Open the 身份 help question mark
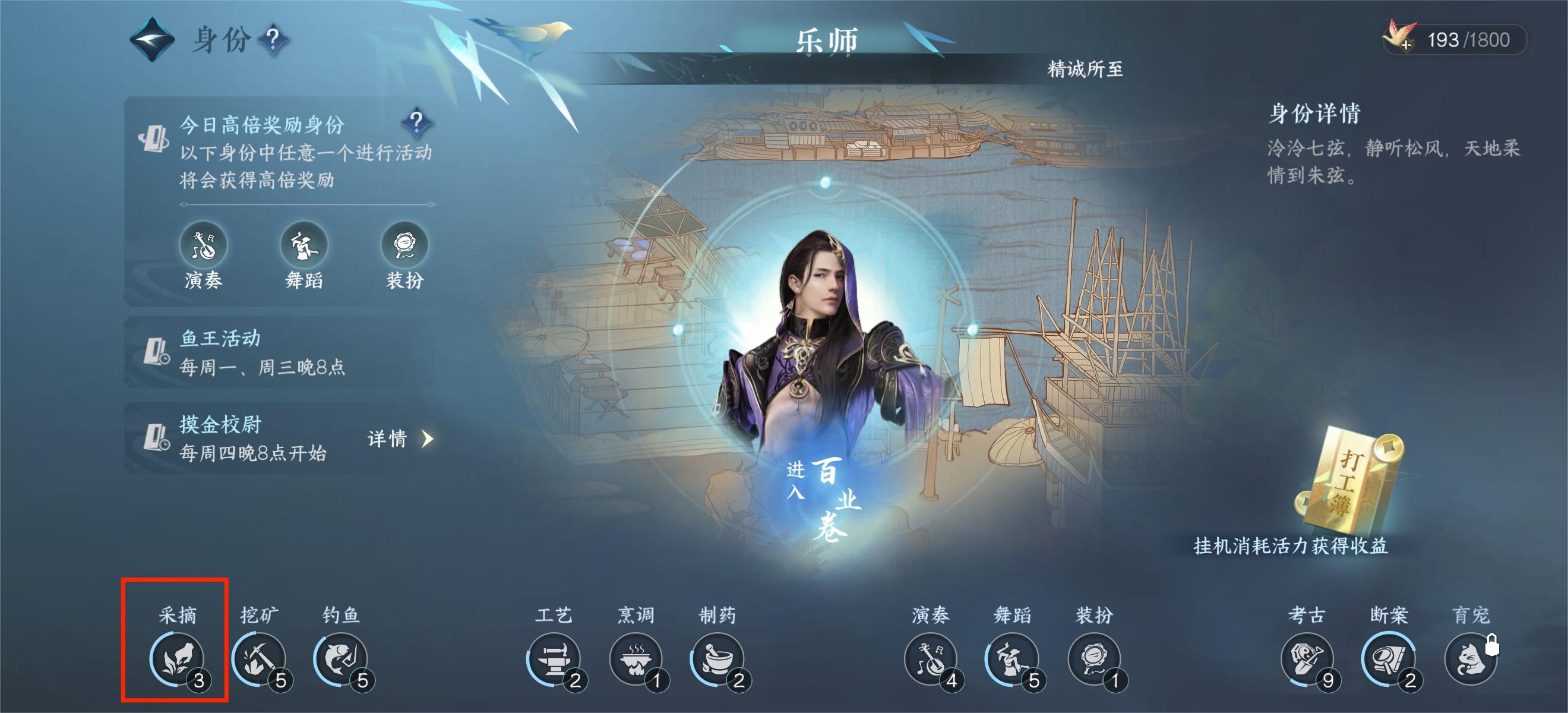This screenshot has width=1568, height=713. click(x=273, y=40)
